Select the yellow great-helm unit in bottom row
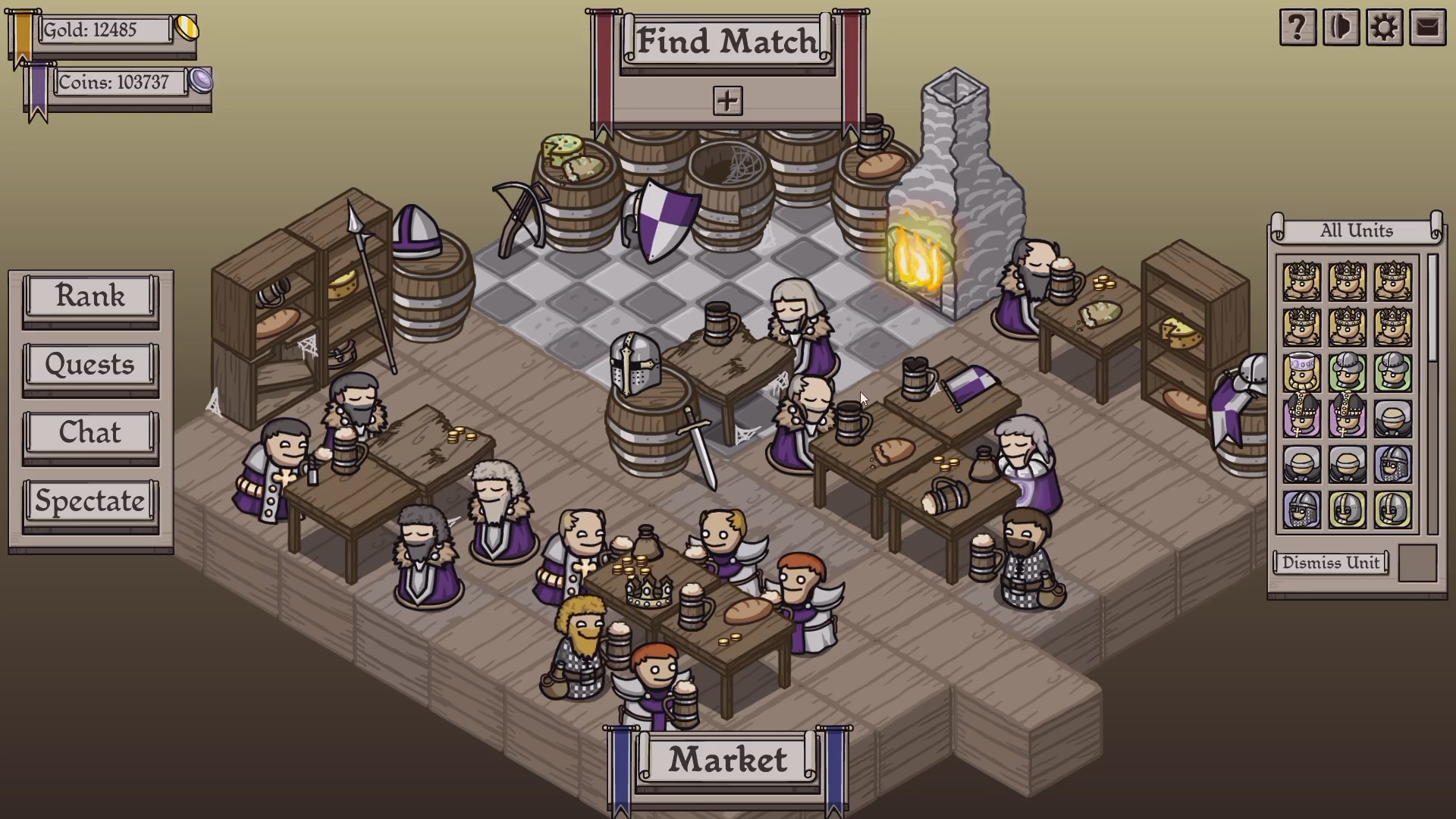The width and height of the screenshot is (1456, 819). 1347,508
